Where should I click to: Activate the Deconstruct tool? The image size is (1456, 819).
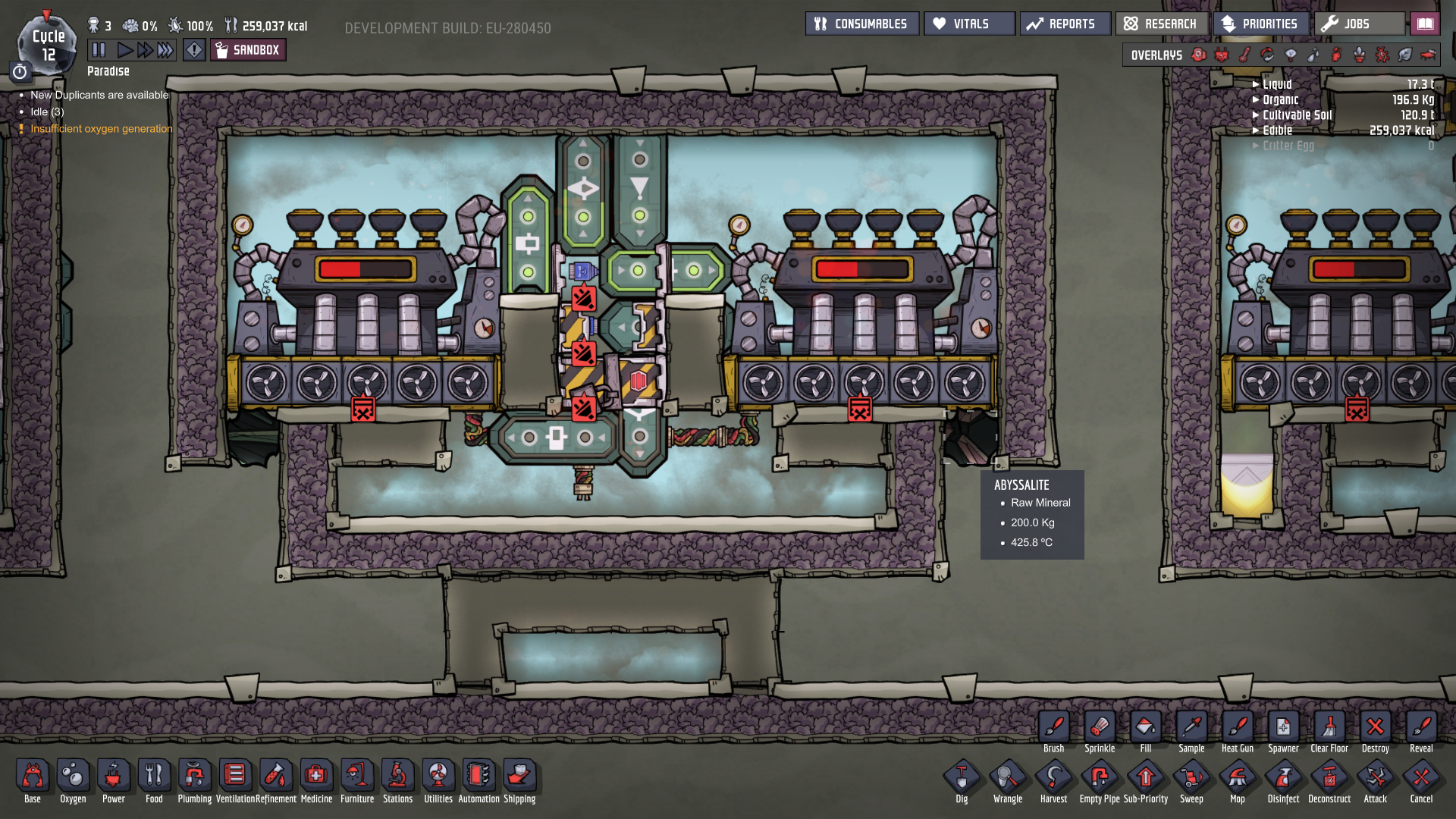point(1329,780)
